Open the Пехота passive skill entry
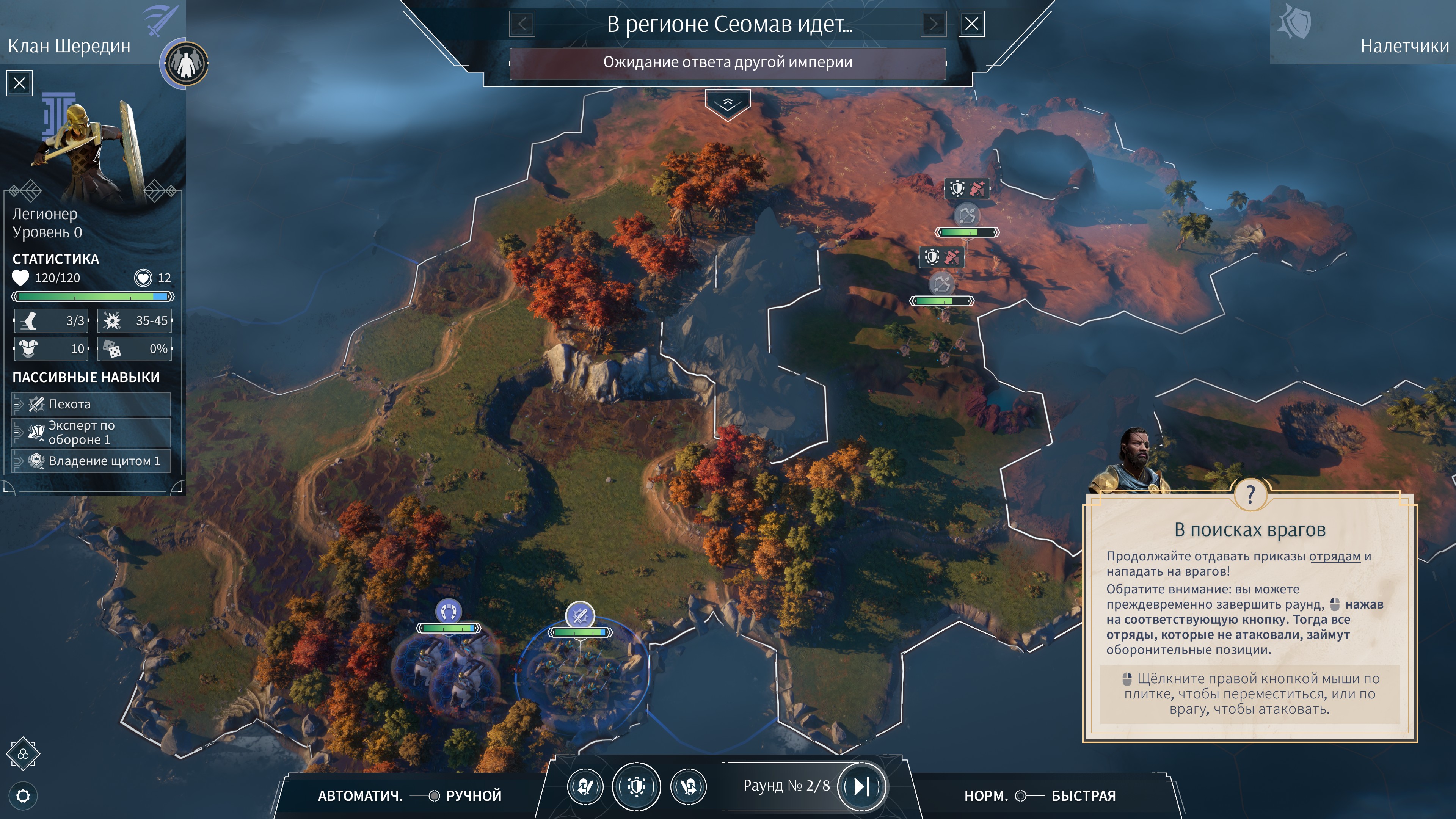This screenshot has width=1456, height=819. (91, 404)
